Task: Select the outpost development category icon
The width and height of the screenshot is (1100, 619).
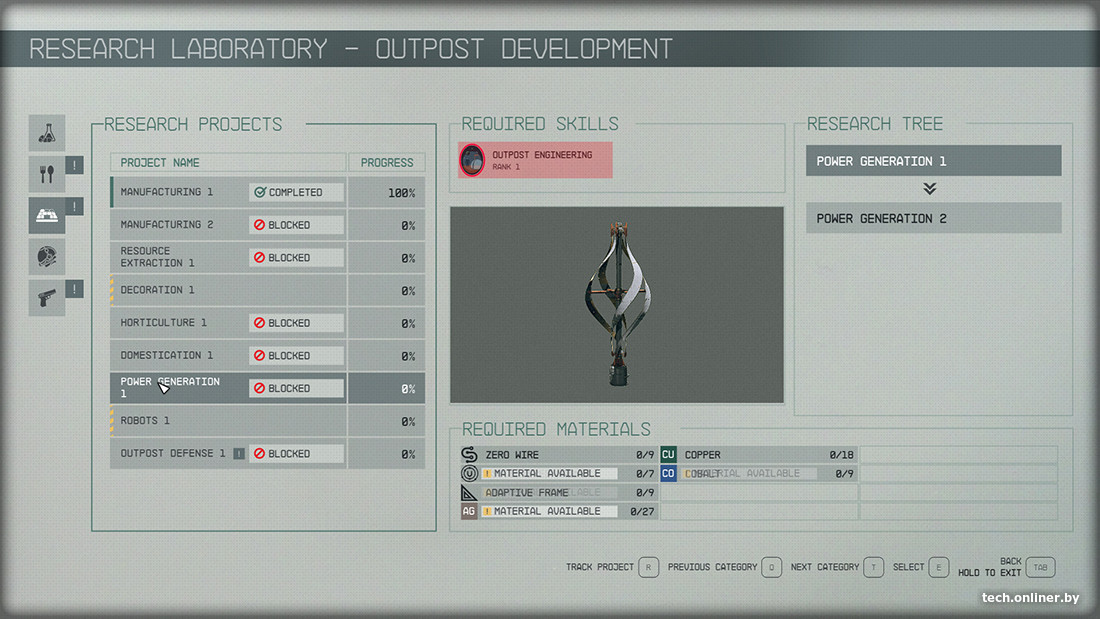Action: (x=47, y=215)
